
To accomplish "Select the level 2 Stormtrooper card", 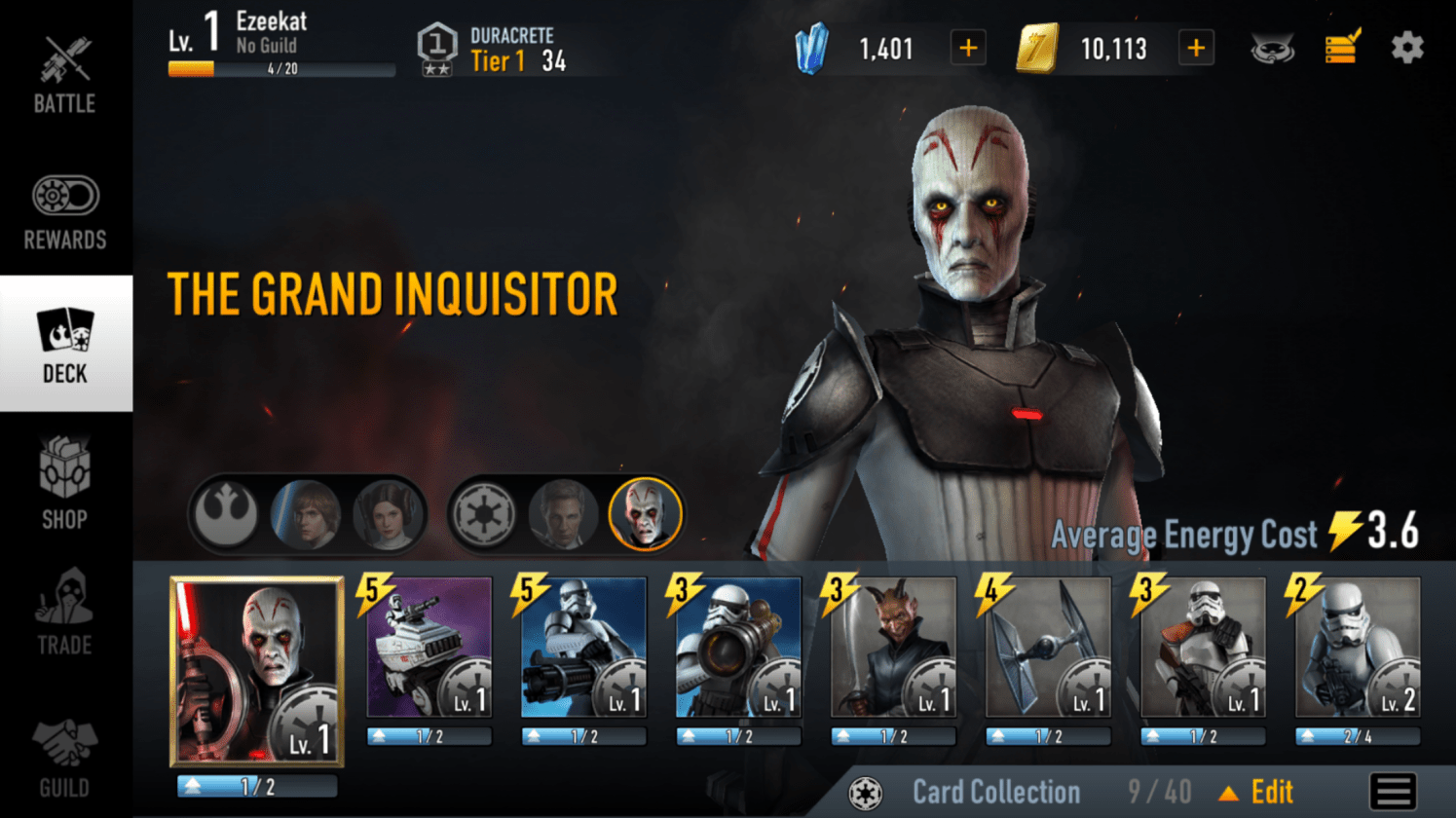I will point(1358,648).
